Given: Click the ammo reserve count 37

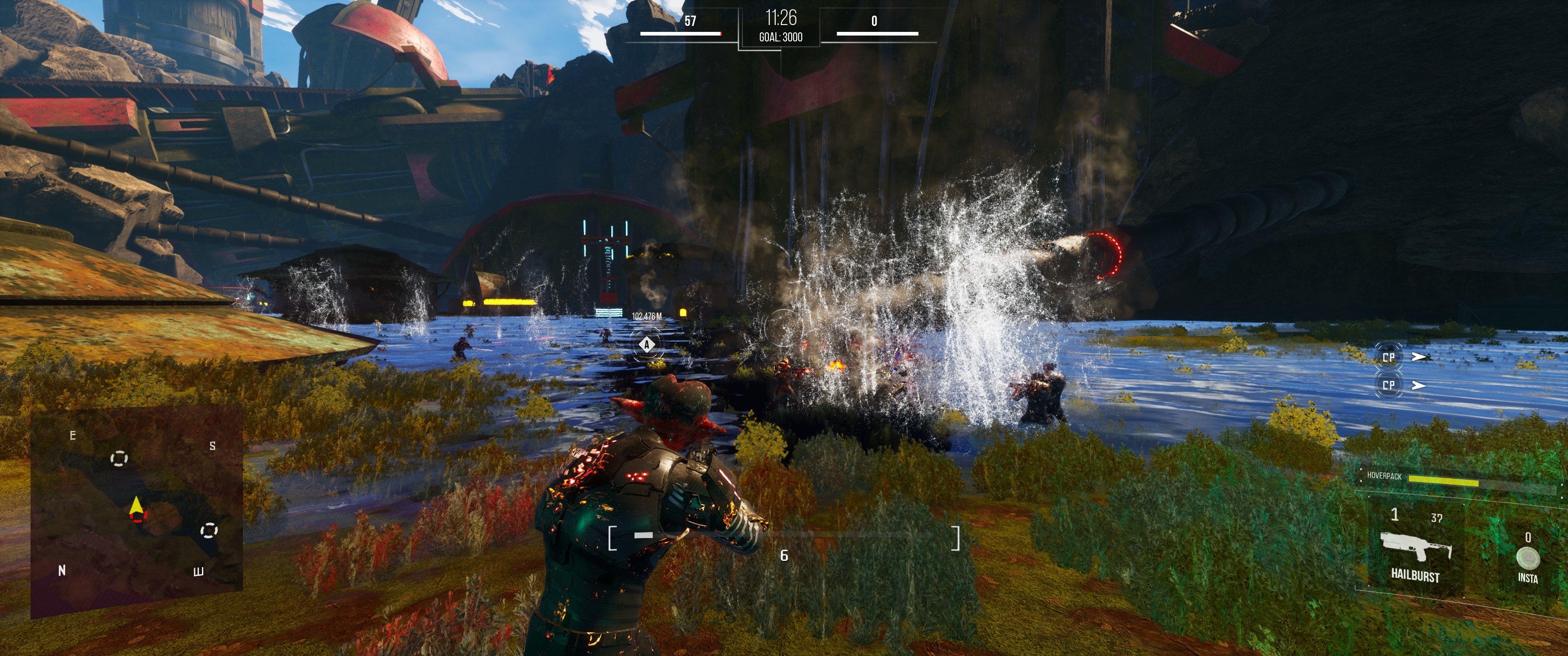Looking at the screenshot, I should point(1437,518).
